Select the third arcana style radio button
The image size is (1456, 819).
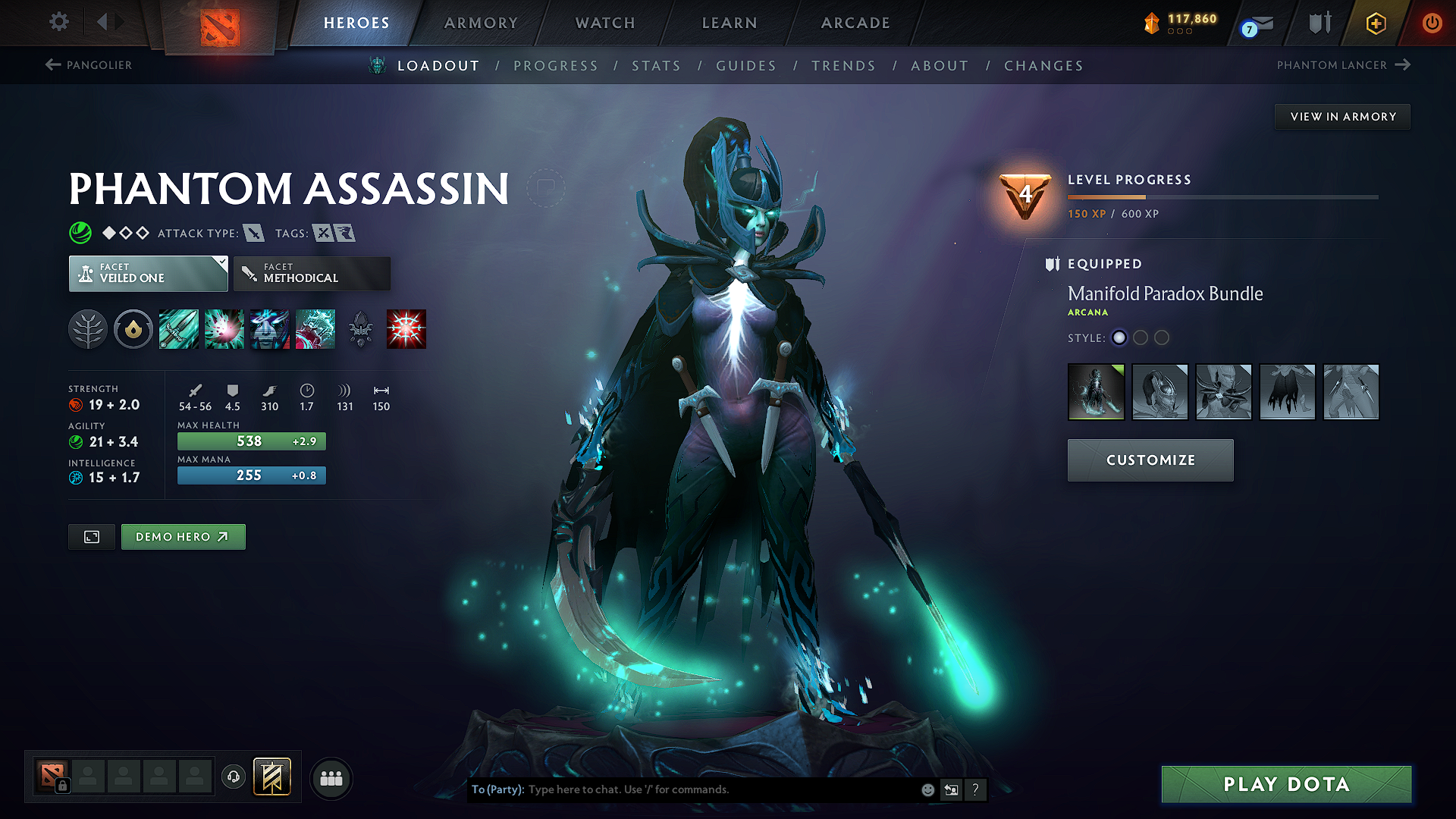(1162, 338)
